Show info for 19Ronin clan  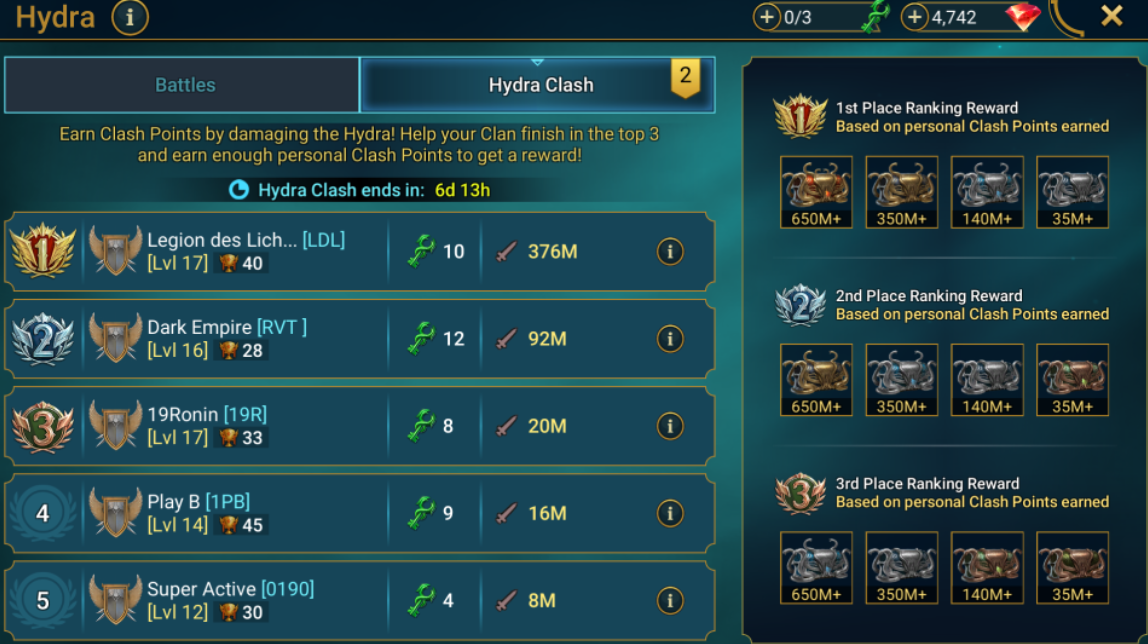[670, 426]
